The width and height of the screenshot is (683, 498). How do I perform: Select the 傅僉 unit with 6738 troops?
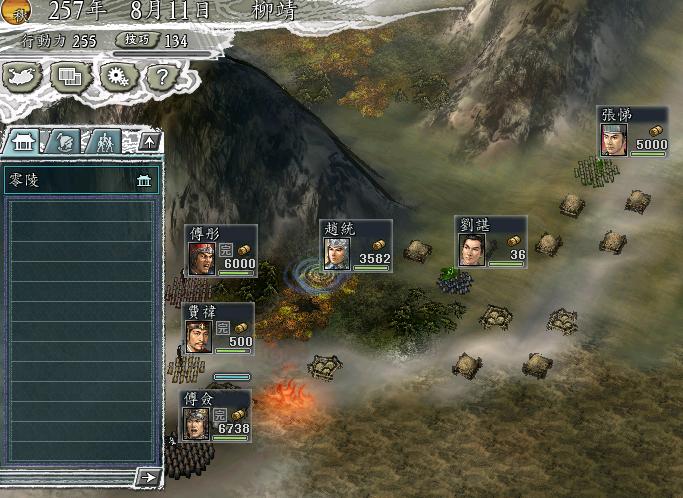click(215, 415)
